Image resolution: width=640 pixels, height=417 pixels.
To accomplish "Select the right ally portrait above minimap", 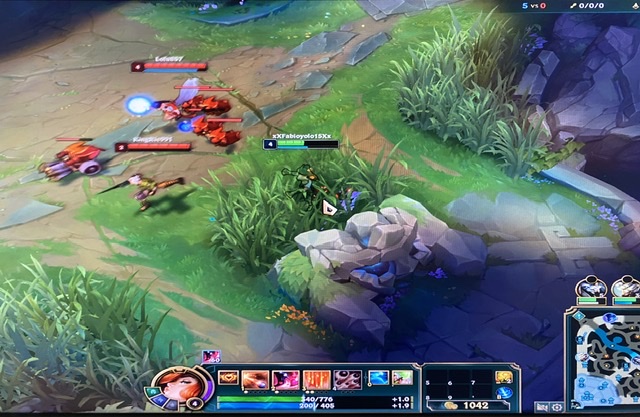I will (626, 289).
